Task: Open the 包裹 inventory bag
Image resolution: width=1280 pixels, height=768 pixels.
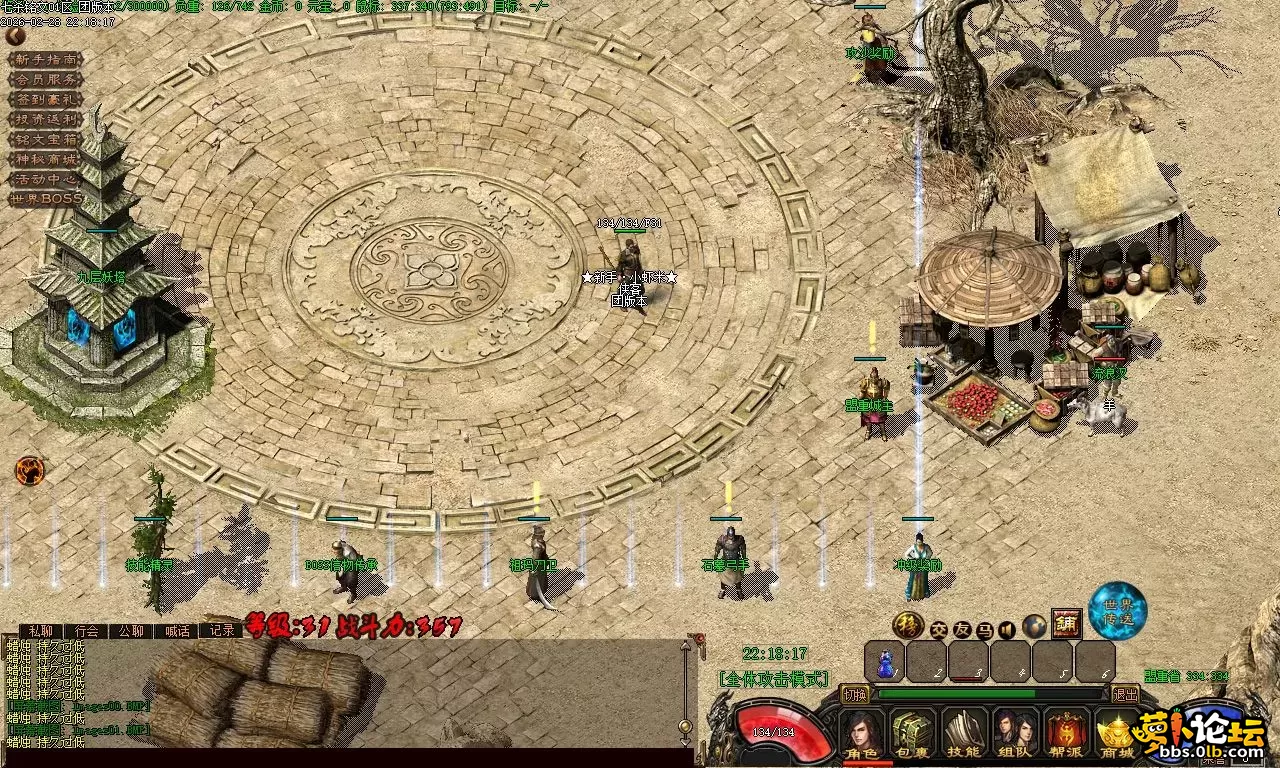Action: click(x=912, y=735)
